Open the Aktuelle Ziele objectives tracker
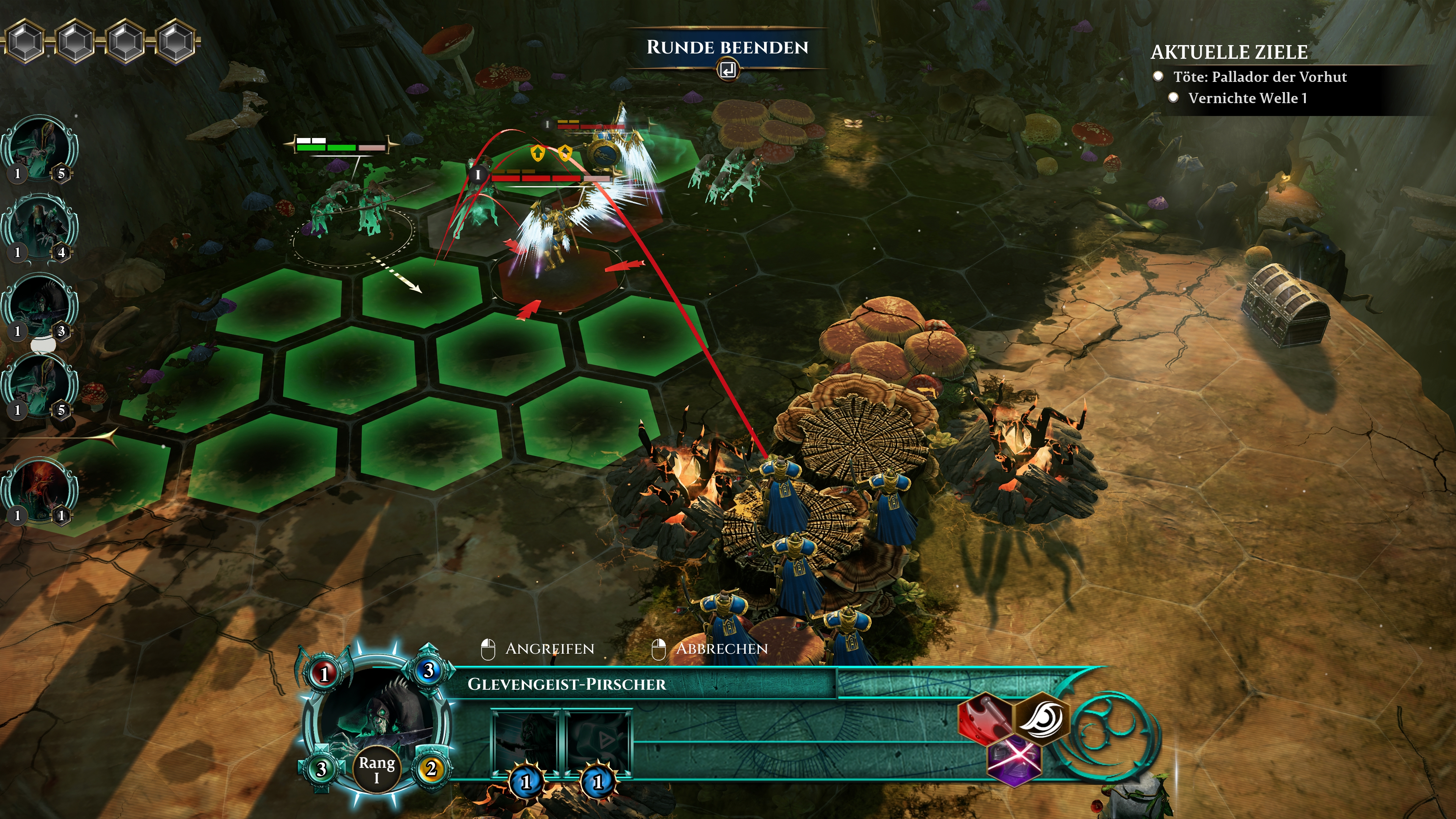This screenshot has height=819, width=1456. (x=1229, y=52)
